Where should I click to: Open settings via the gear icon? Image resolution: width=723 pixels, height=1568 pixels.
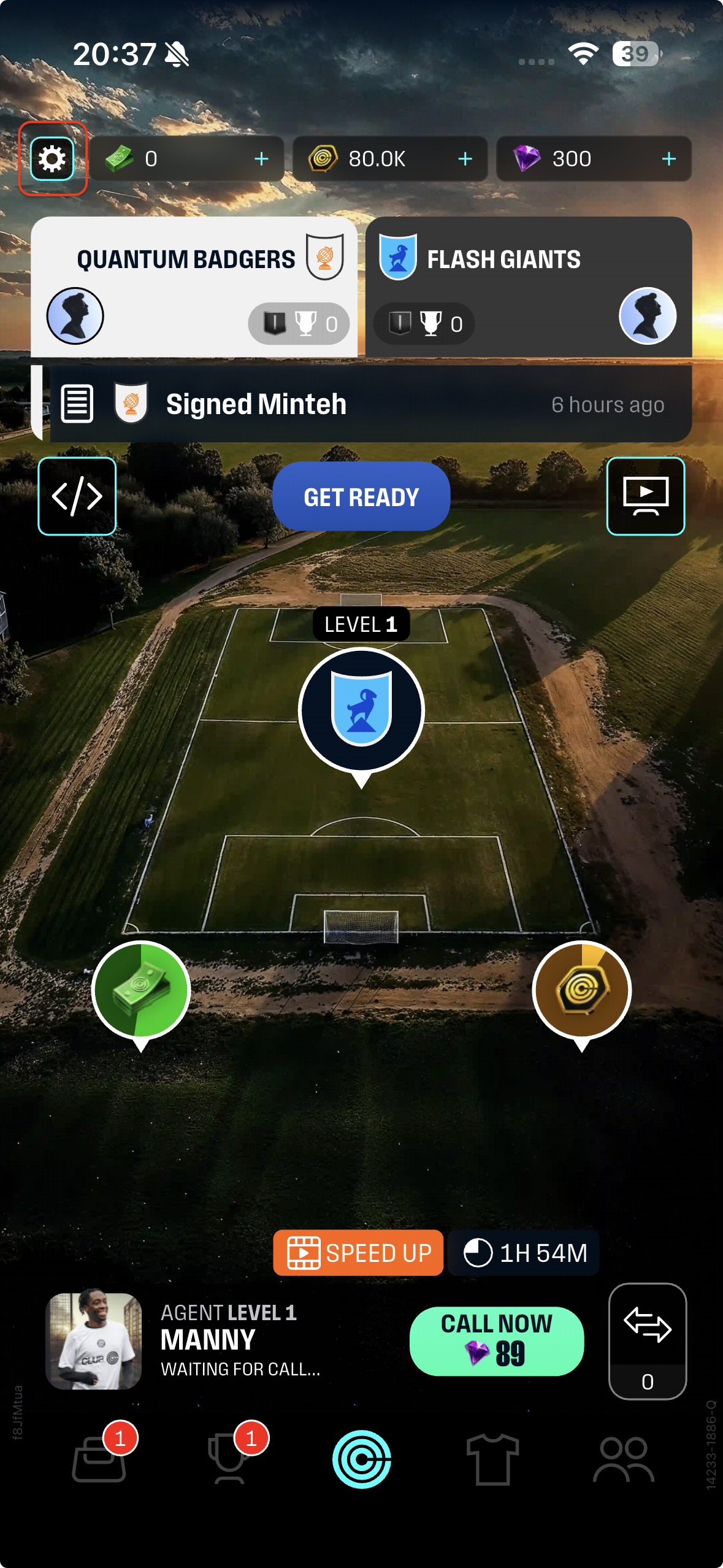point(53,159)
